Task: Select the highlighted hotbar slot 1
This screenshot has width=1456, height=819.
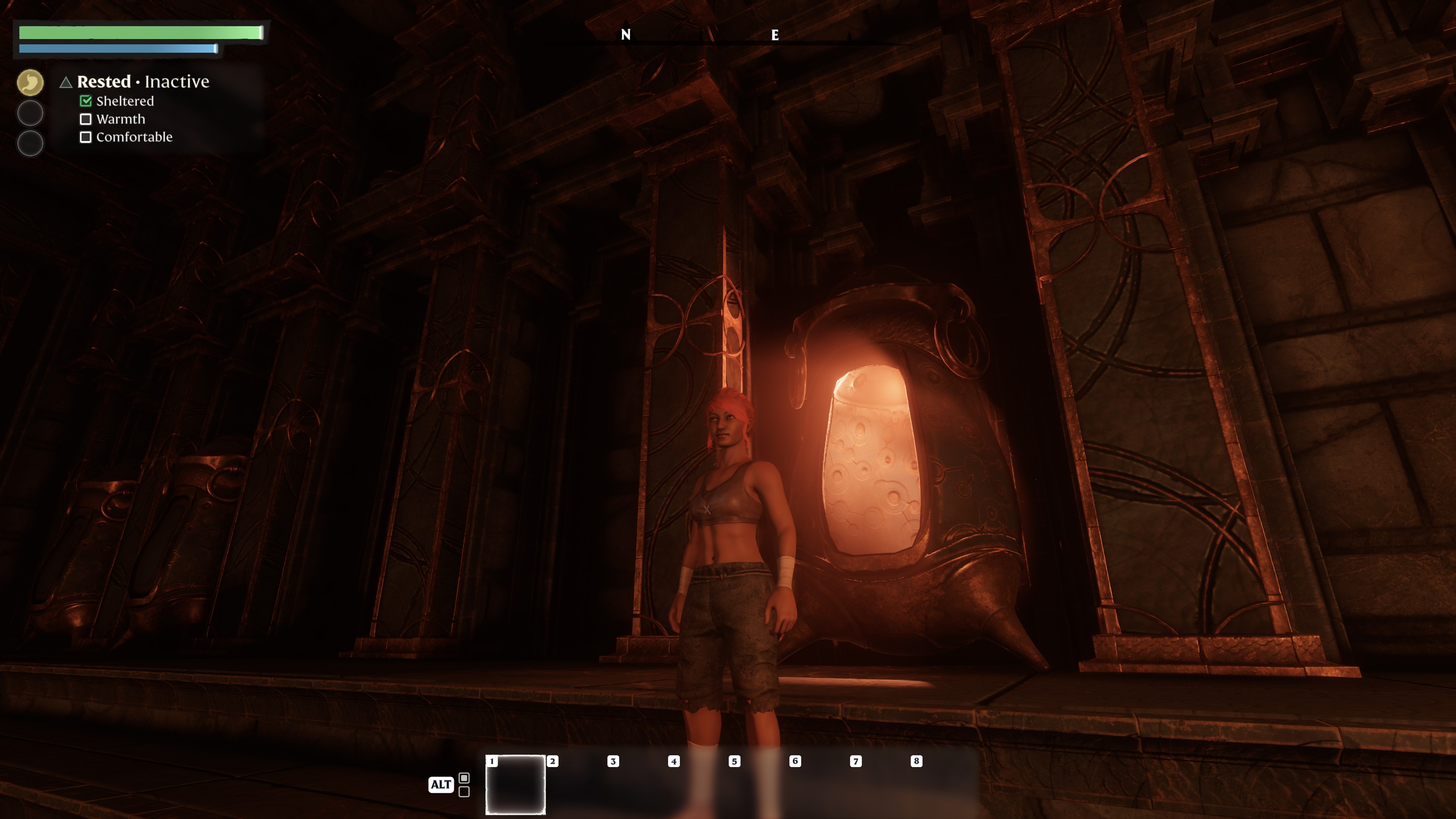Action: tap(515, 784)
